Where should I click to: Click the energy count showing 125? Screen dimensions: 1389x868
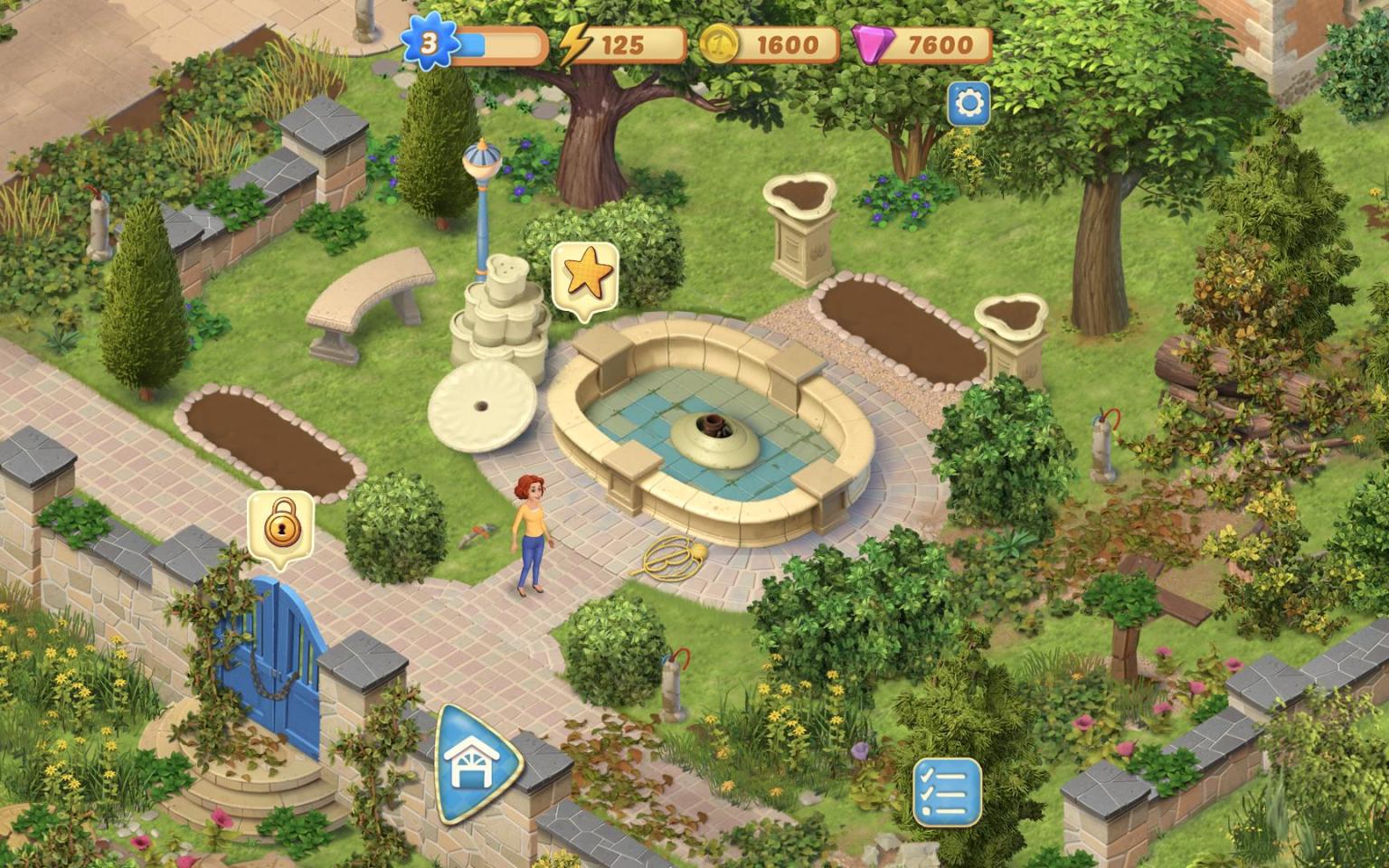click(x=626, y=42)
